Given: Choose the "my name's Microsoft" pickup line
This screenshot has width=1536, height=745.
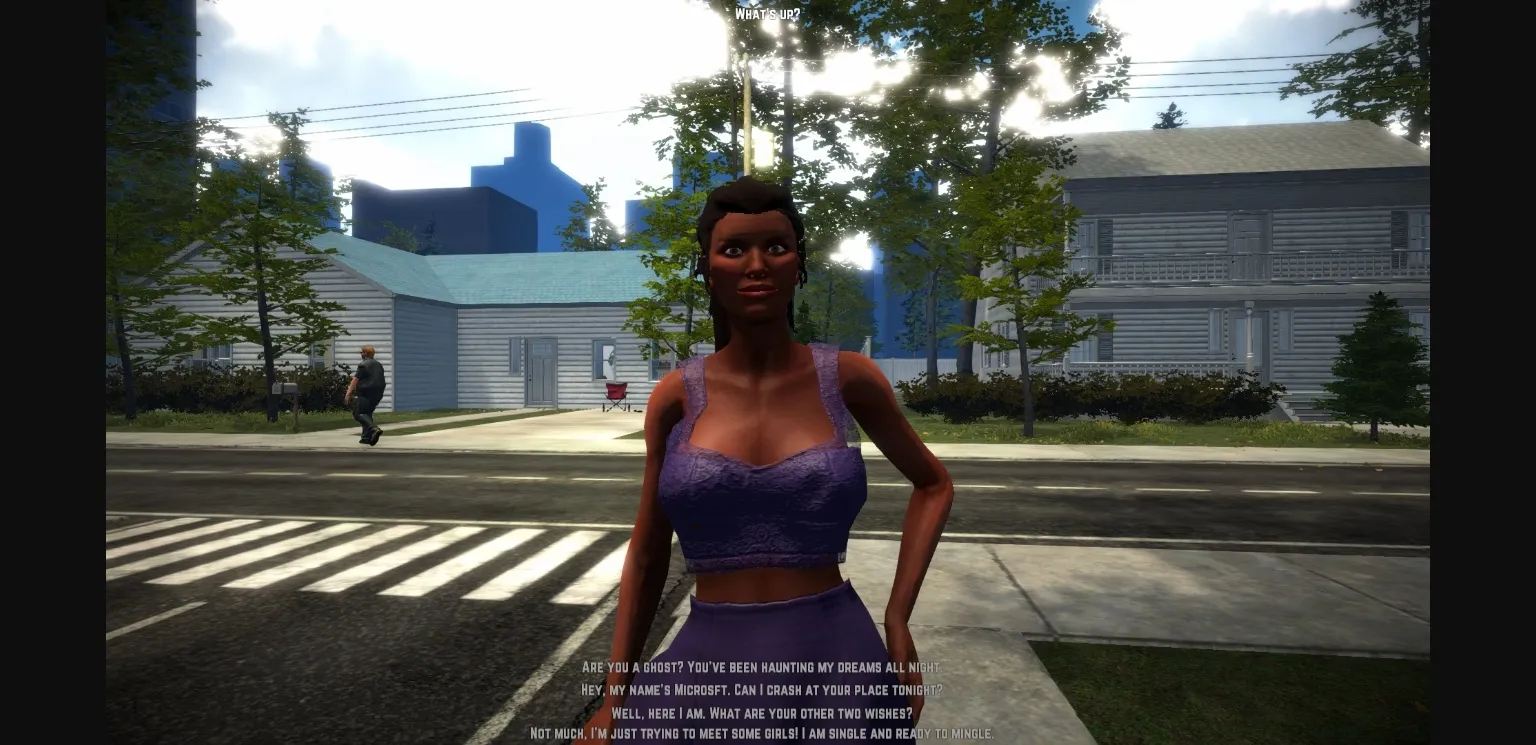Looking at the screenshot, I should tap(762, 690).
